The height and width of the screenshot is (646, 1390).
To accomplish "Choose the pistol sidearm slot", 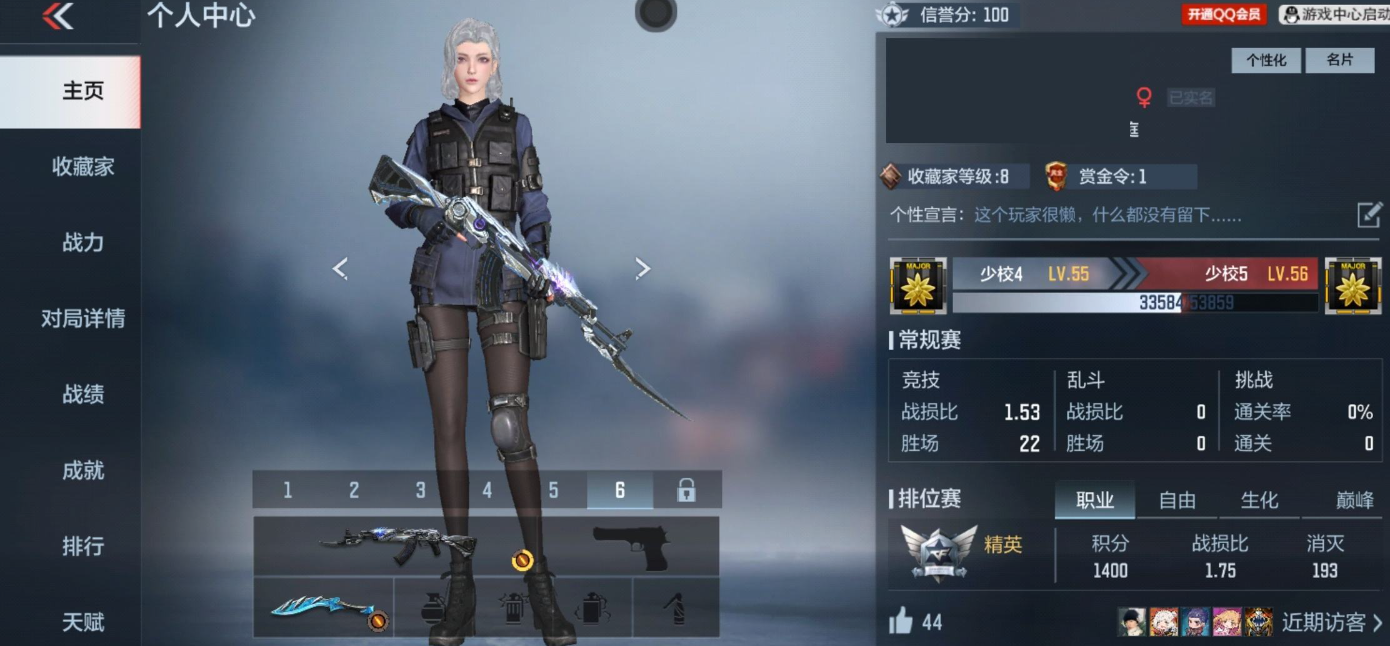I will click(x=630, y=547).
